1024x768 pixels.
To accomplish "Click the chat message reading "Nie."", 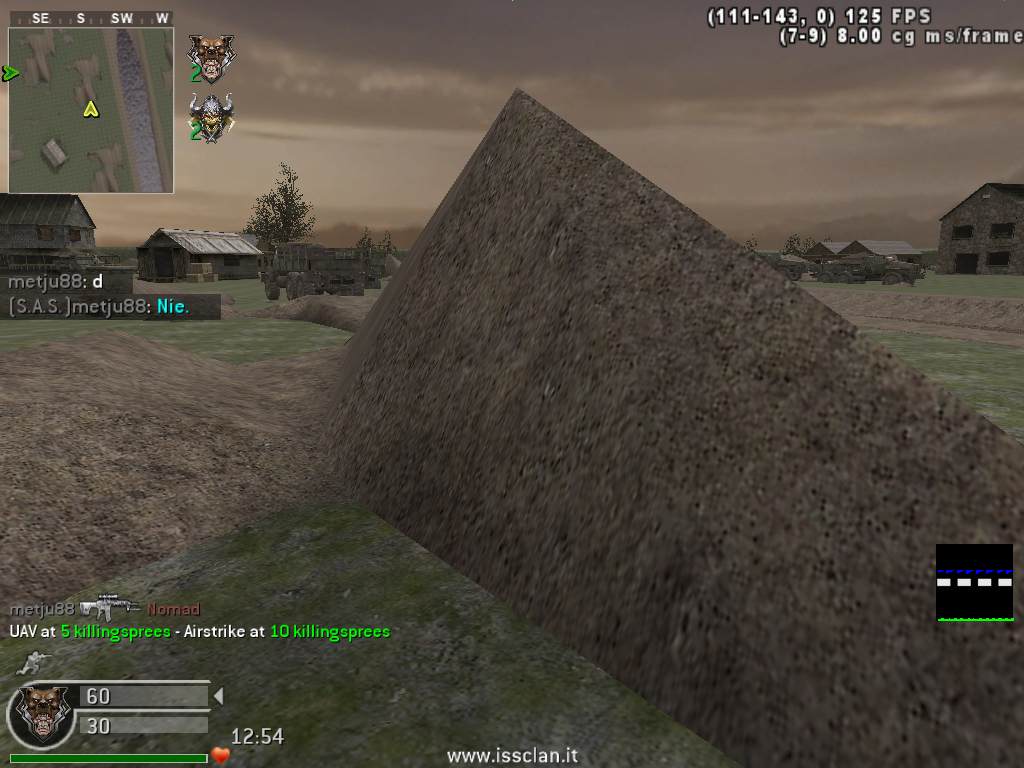I will pyautogui.click(x=173, y=307).
